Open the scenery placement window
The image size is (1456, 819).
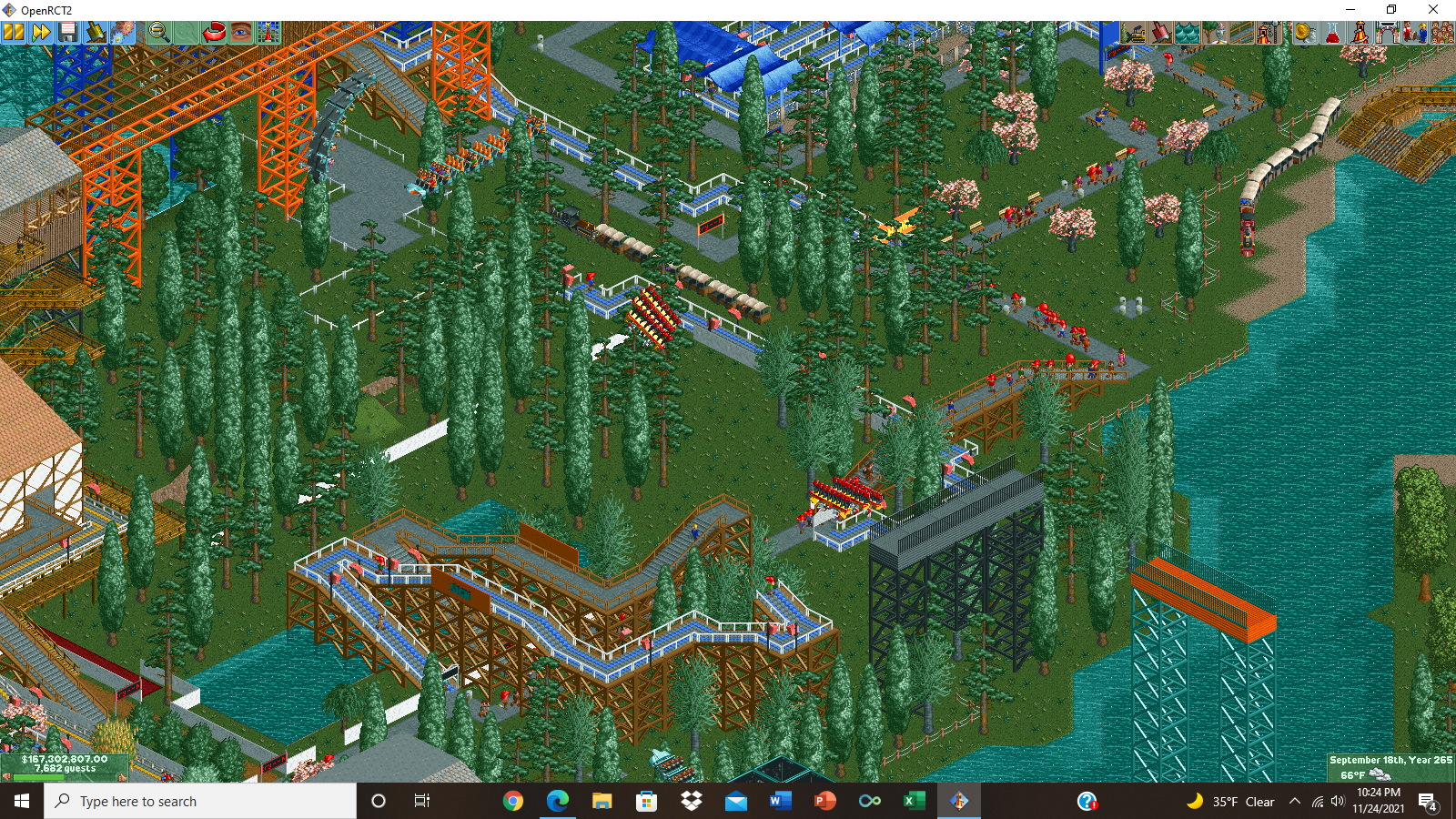[x=1213, y=32]
